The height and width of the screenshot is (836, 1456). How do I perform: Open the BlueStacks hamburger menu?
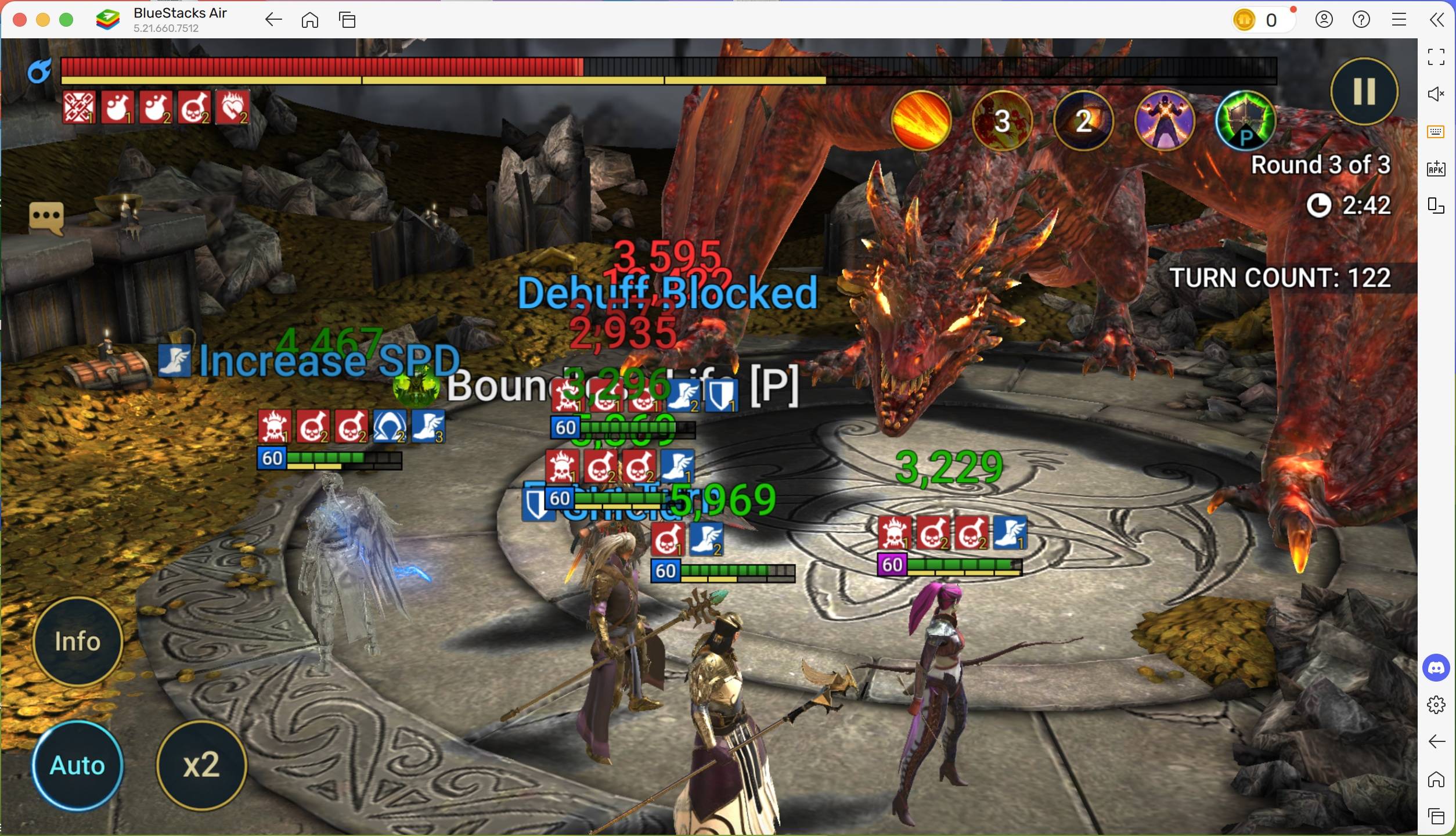(x=1400, y=19)
